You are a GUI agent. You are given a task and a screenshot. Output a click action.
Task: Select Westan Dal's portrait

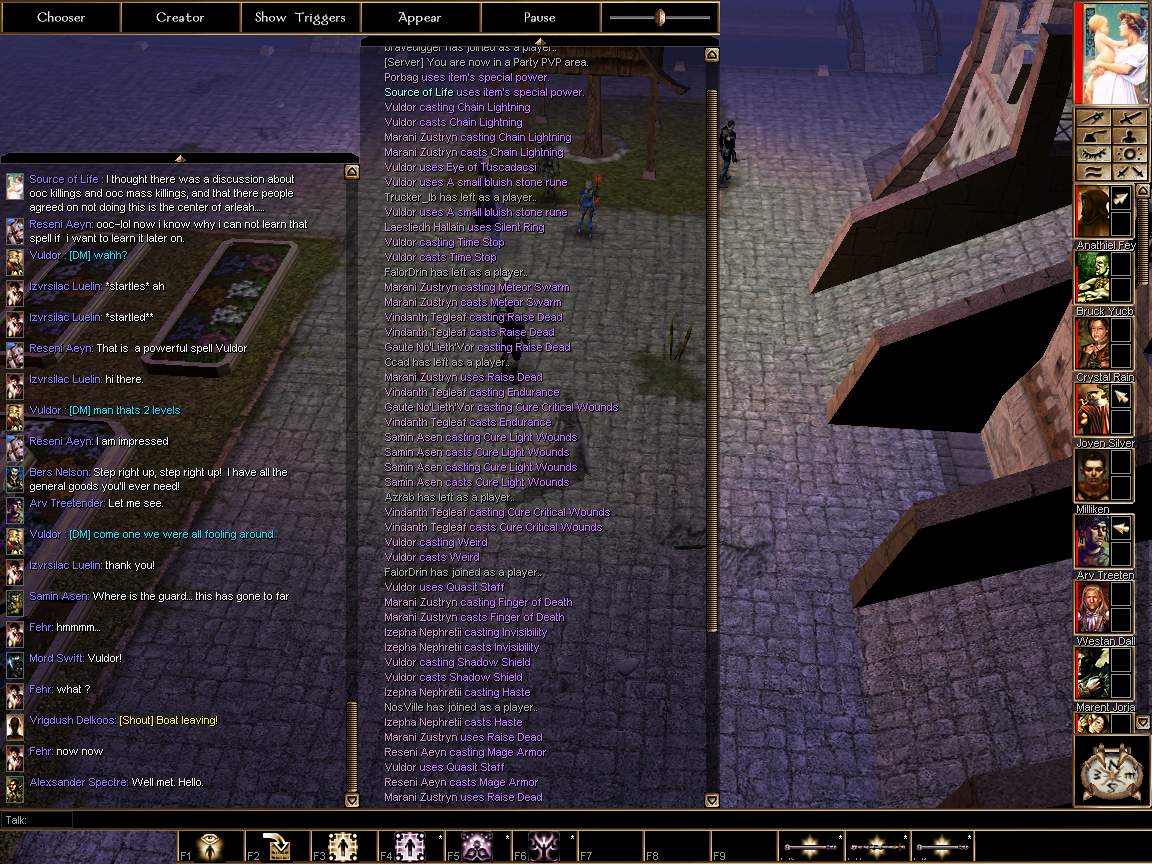1092,608
